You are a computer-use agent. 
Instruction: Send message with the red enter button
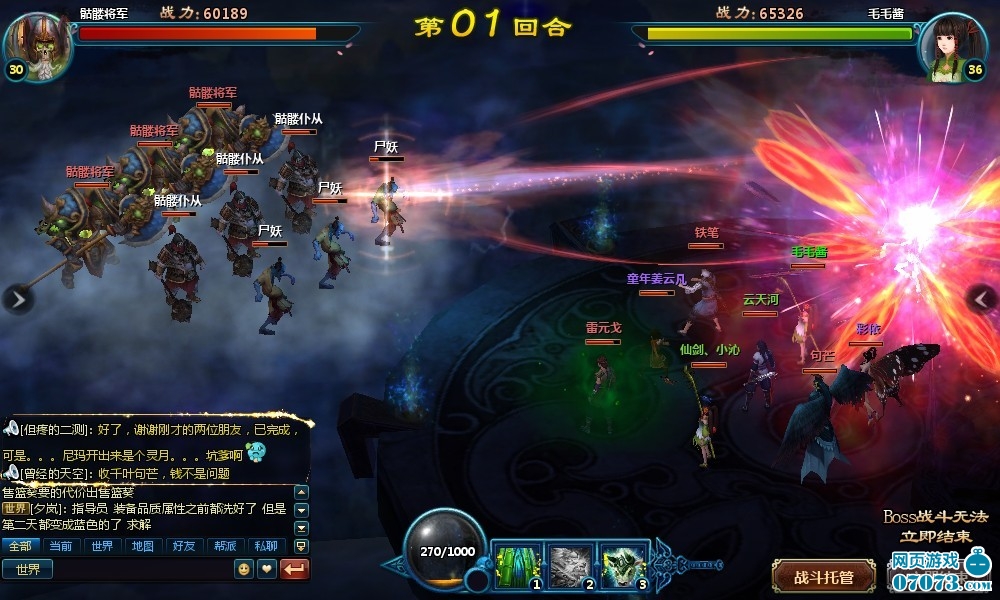tap(296, 569)
